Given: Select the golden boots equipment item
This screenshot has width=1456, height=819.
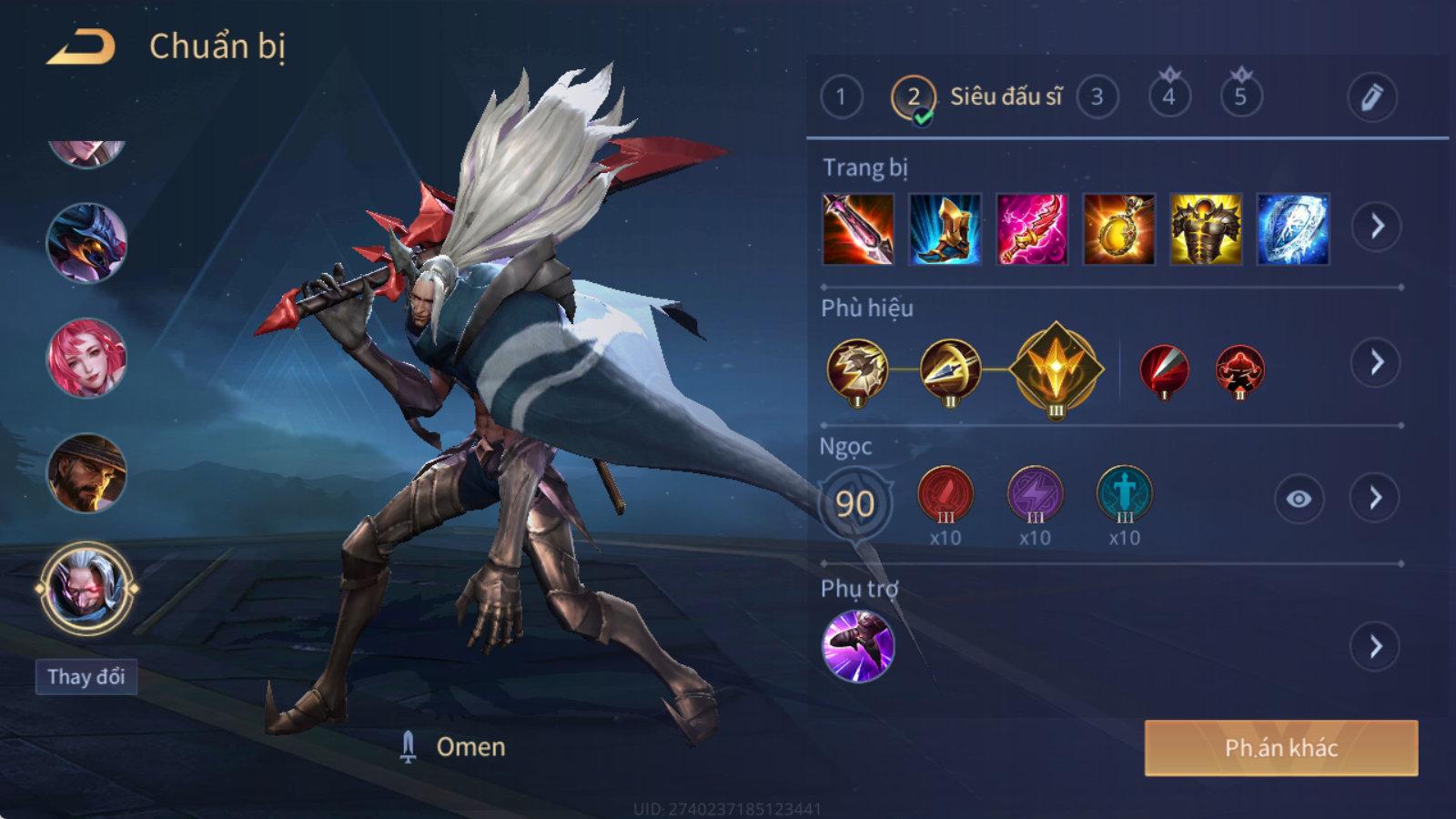Looking at the screenshot, I should click(x=945, y=229).
